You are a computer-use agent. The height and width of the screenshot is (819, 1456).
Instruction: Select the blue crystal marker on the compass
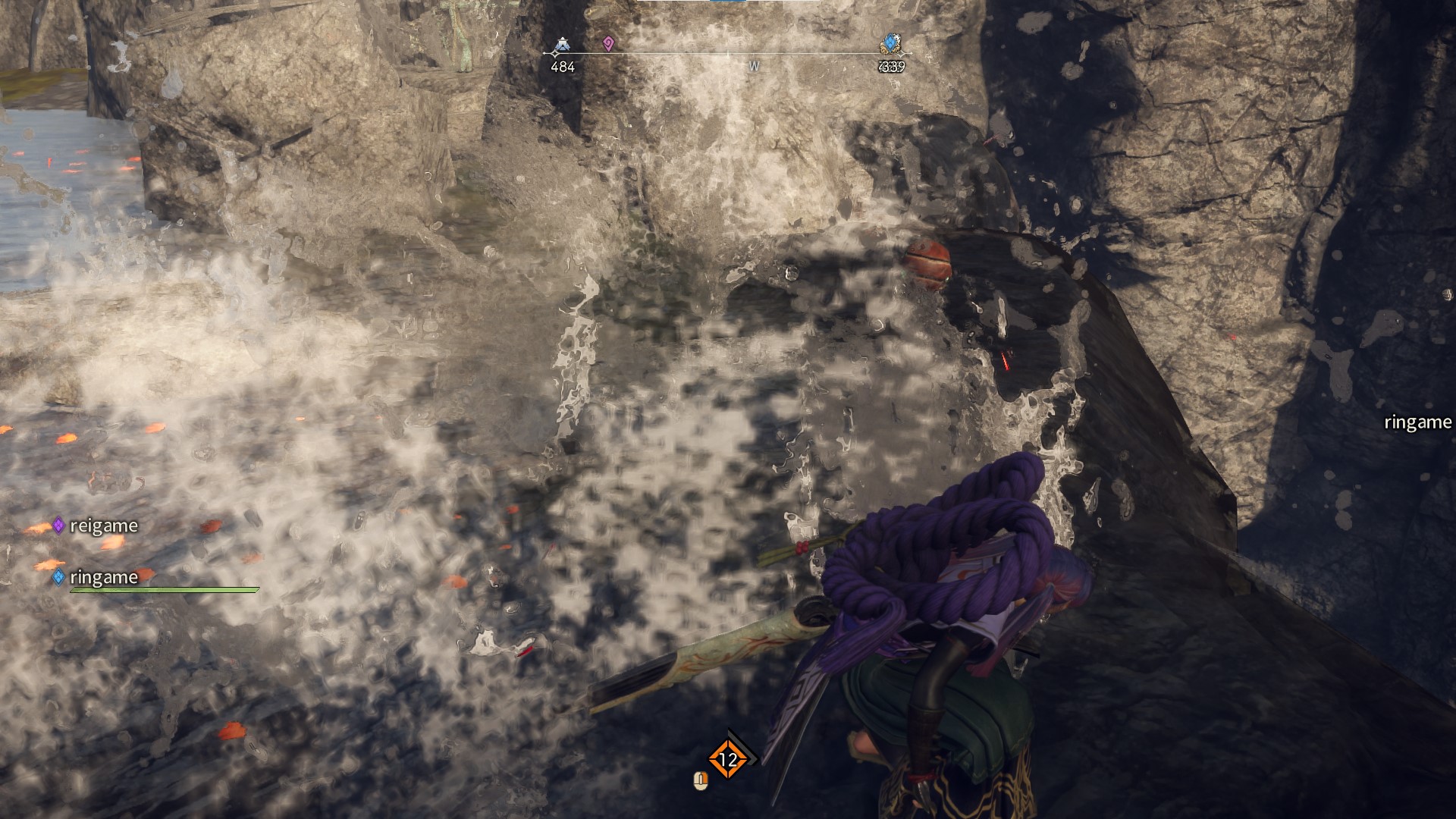(890, 44)
